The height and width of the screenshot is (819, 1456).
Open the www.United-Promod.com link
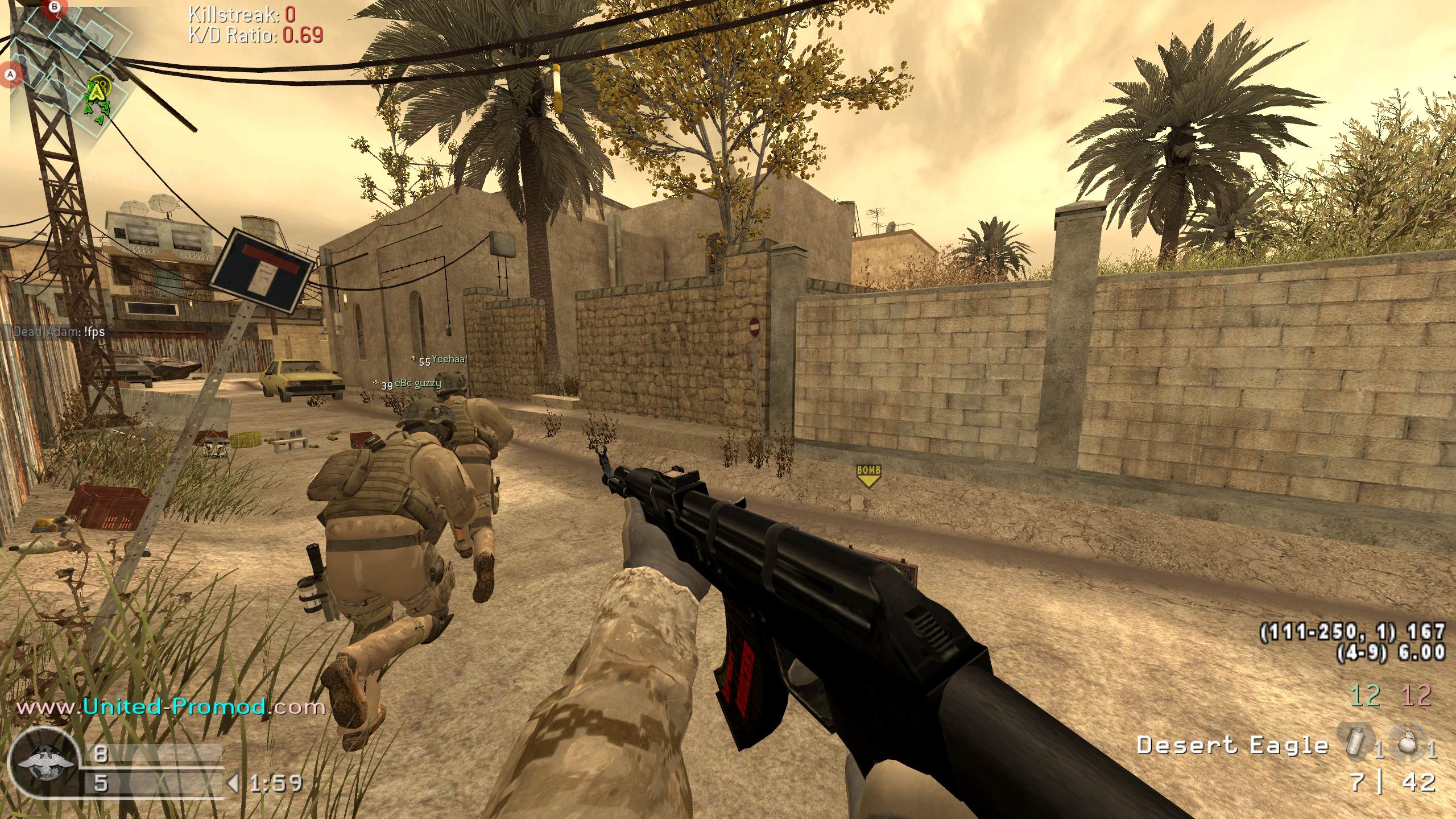pos(171,707)
